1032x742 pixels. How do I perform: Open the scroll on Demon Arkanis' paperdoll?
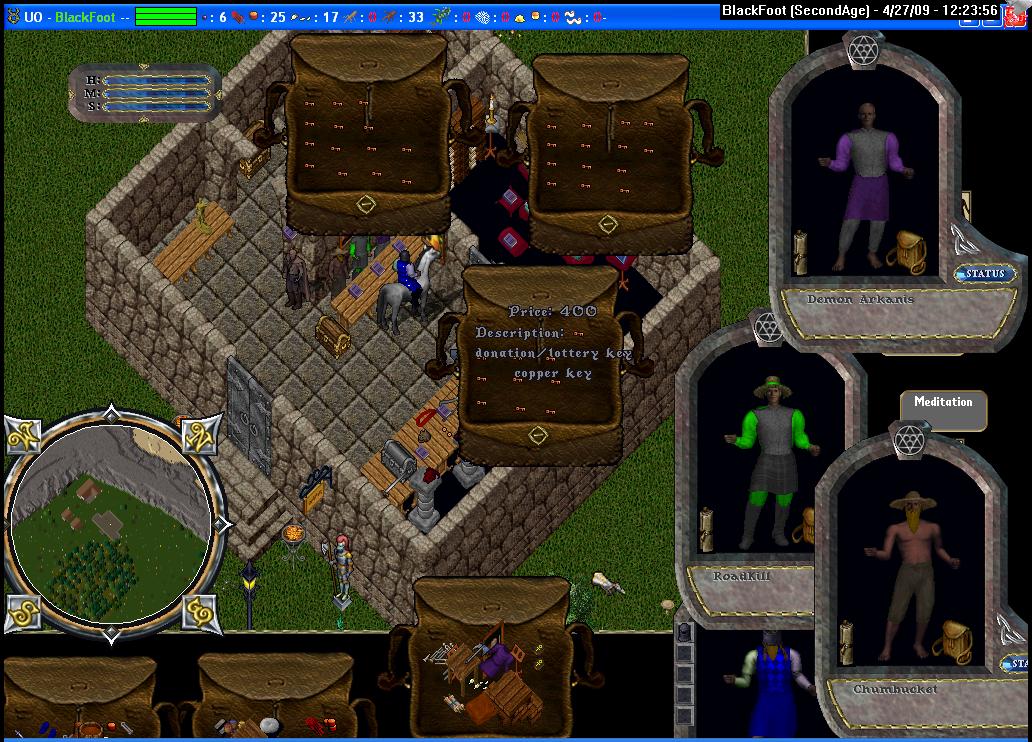pyautogui.click(x=800, y=252)
